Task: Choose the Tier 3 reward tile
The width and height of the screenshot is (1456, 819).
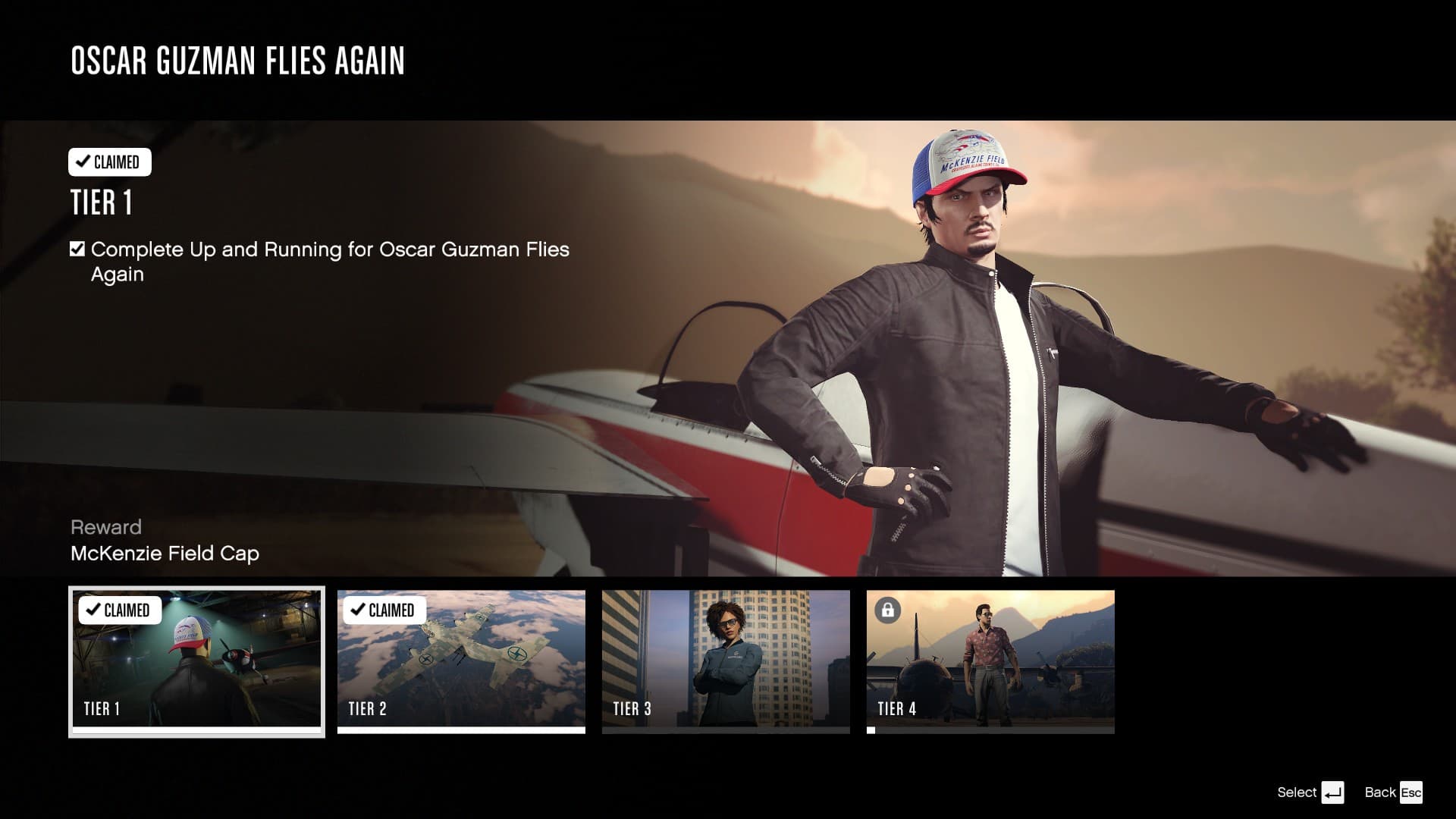Action: click(726, 661)
